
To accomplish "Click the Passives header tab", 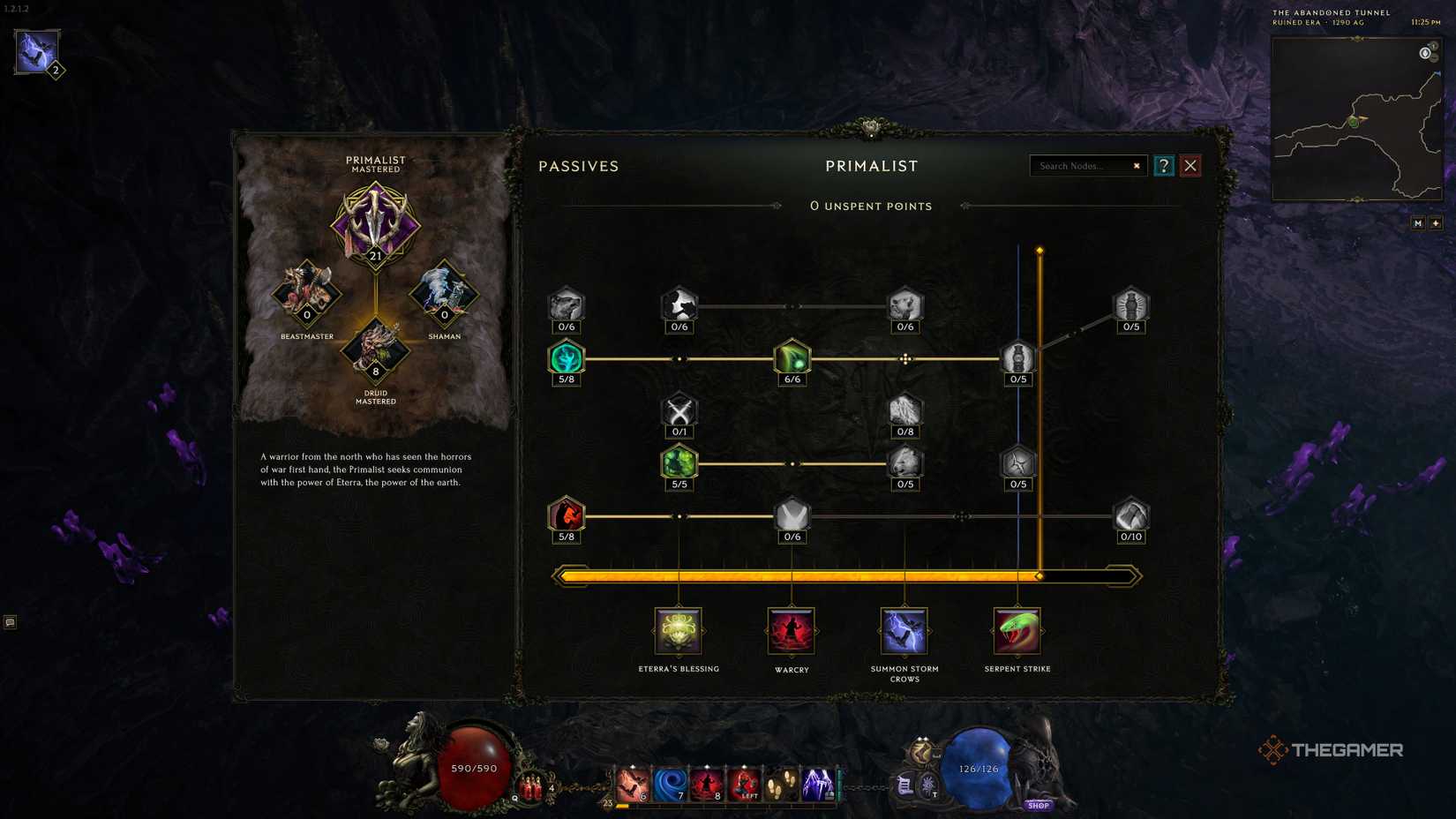I will pos(579,166).
